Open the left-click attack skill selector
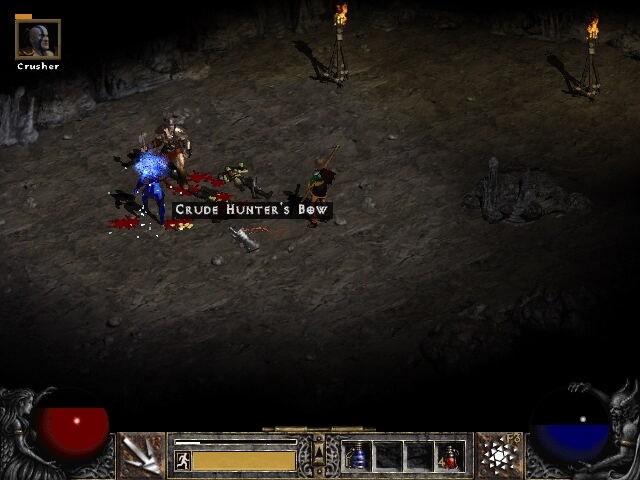640x480 pixels. point(142,456)
